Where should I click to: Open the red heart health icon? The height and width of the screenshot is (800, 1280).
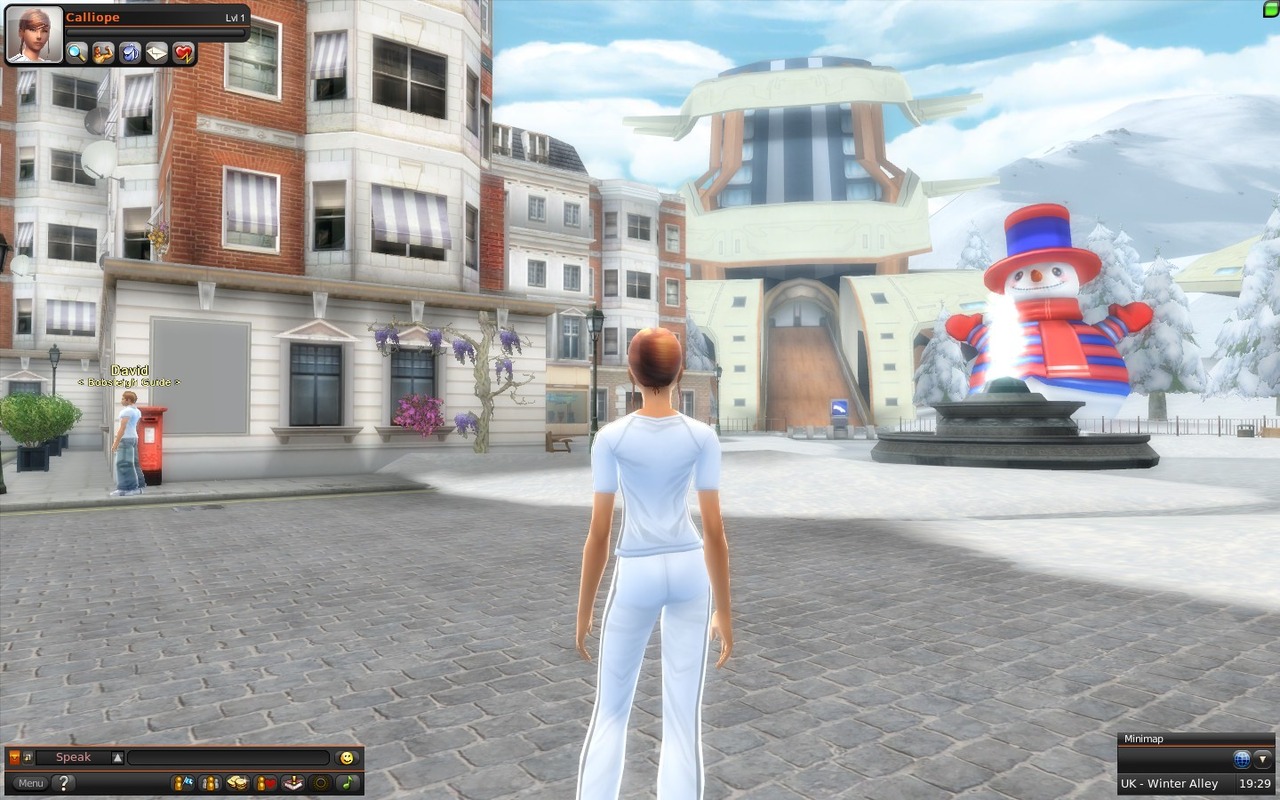pyautogui.click(x=183, y=53)
